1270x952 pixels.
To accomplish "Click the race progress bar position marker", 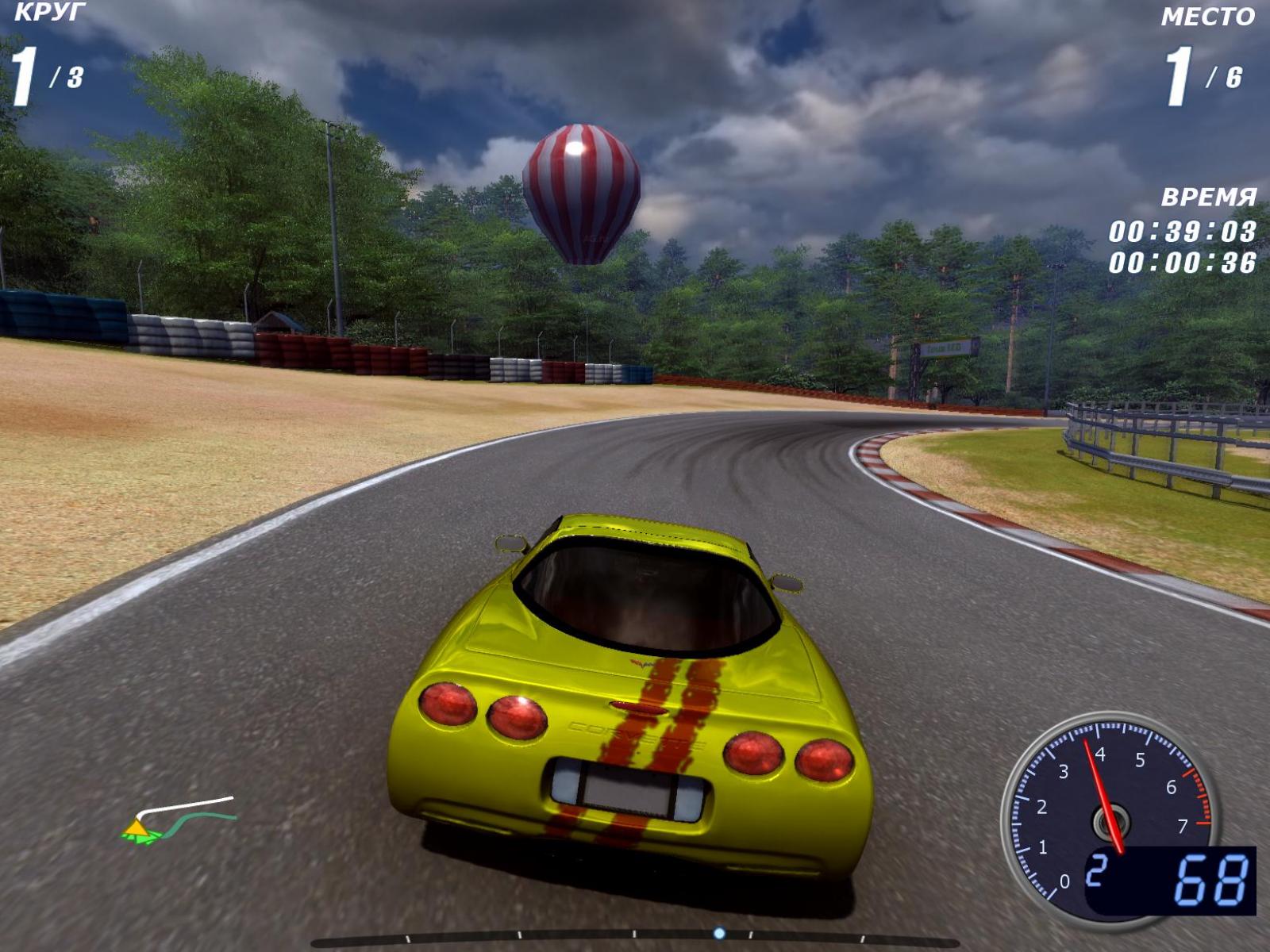I will tap(719, 933).
